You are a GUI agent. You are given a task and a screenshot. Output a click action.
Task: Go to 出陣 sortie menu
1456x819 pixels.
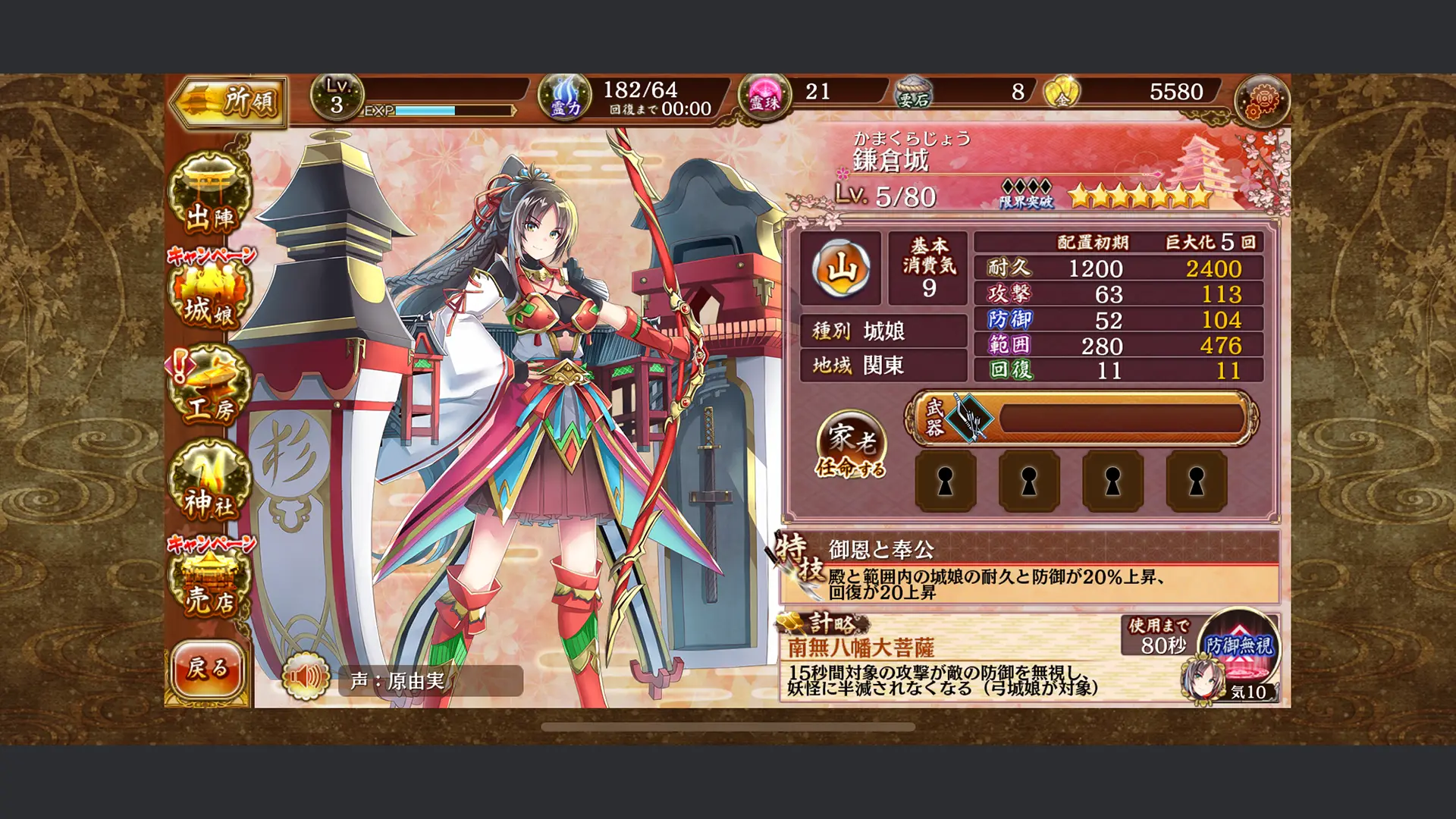pyautogui.click(x=209, y=196)
